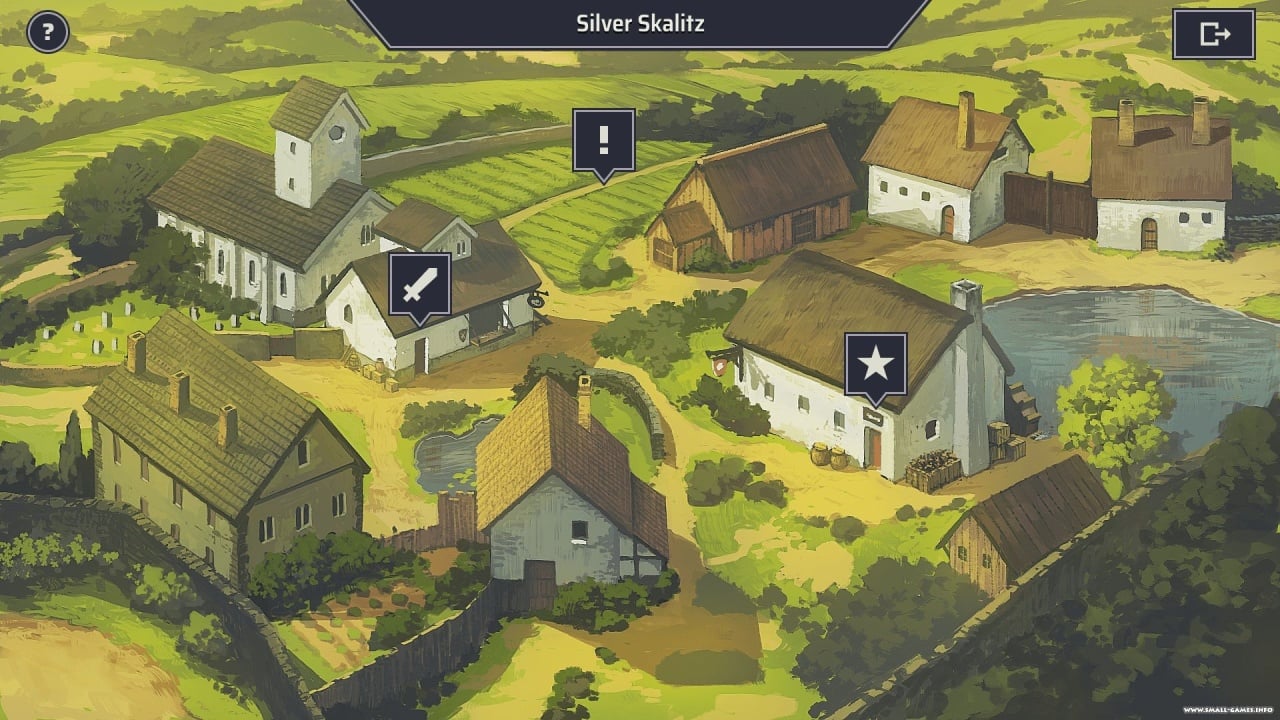Open the help question mark button
Screen dimensions: 1280x720
(x=47, y=33)
